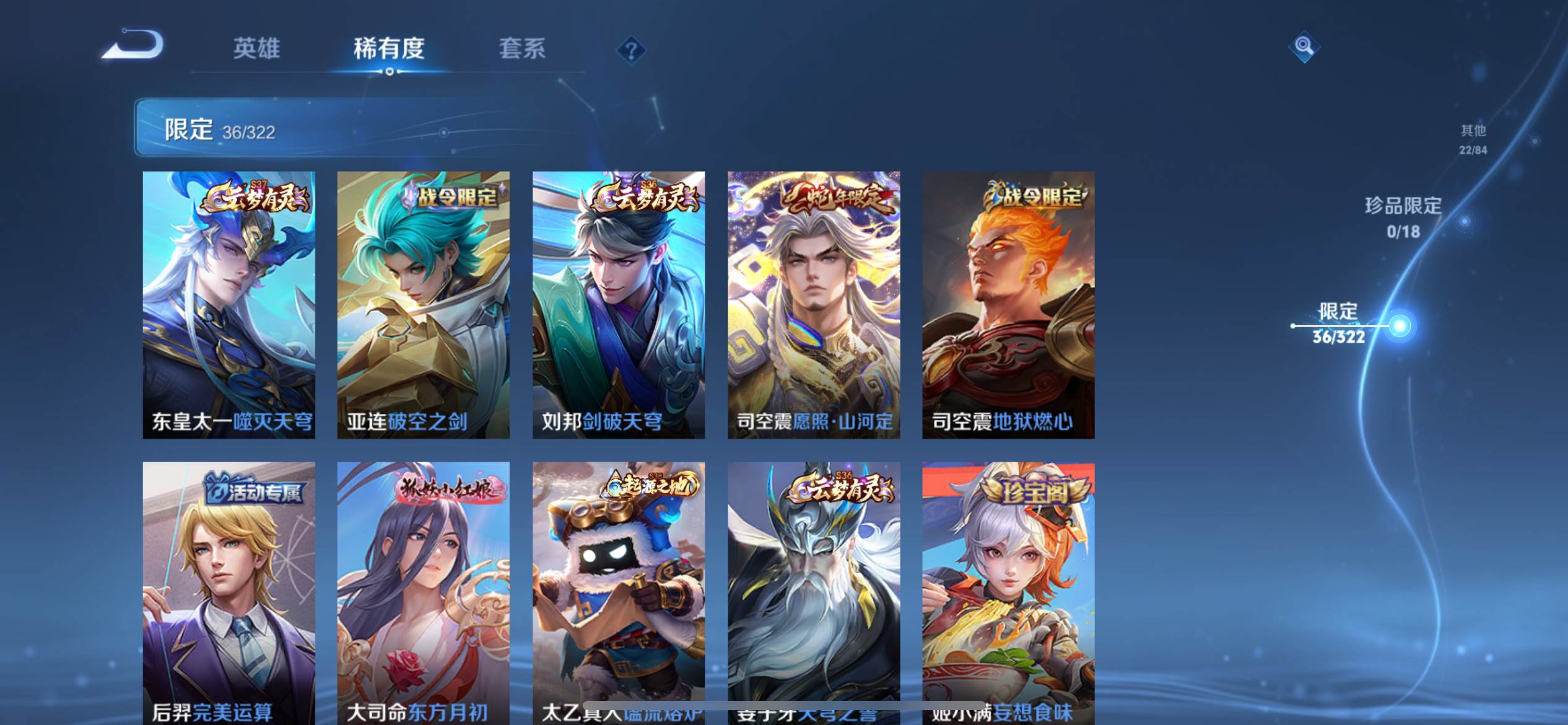Open 司空震 地狱燃心 skin card
Screen dimensions: 1568x725
point(1008,305)
